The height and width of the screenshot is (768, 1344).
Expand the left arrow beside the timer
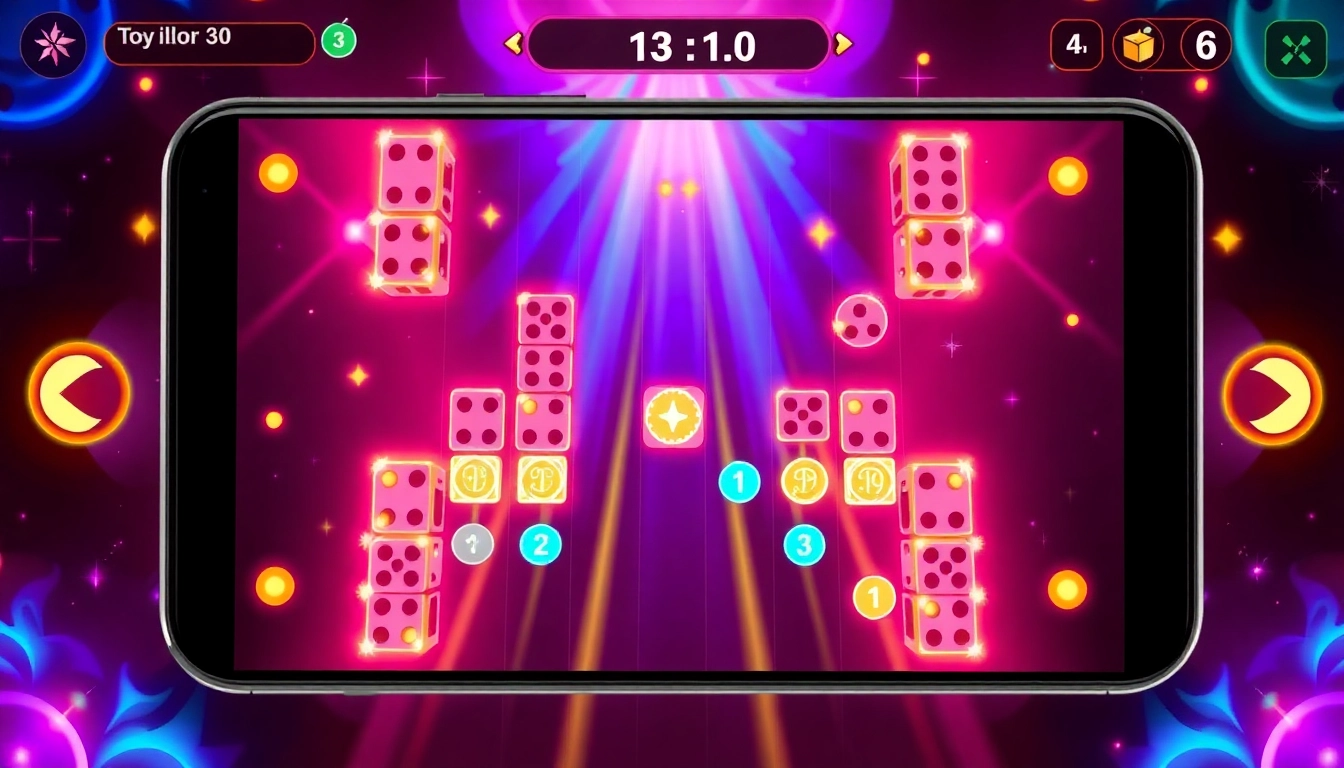pyautogui.click(x=513, y=45)
